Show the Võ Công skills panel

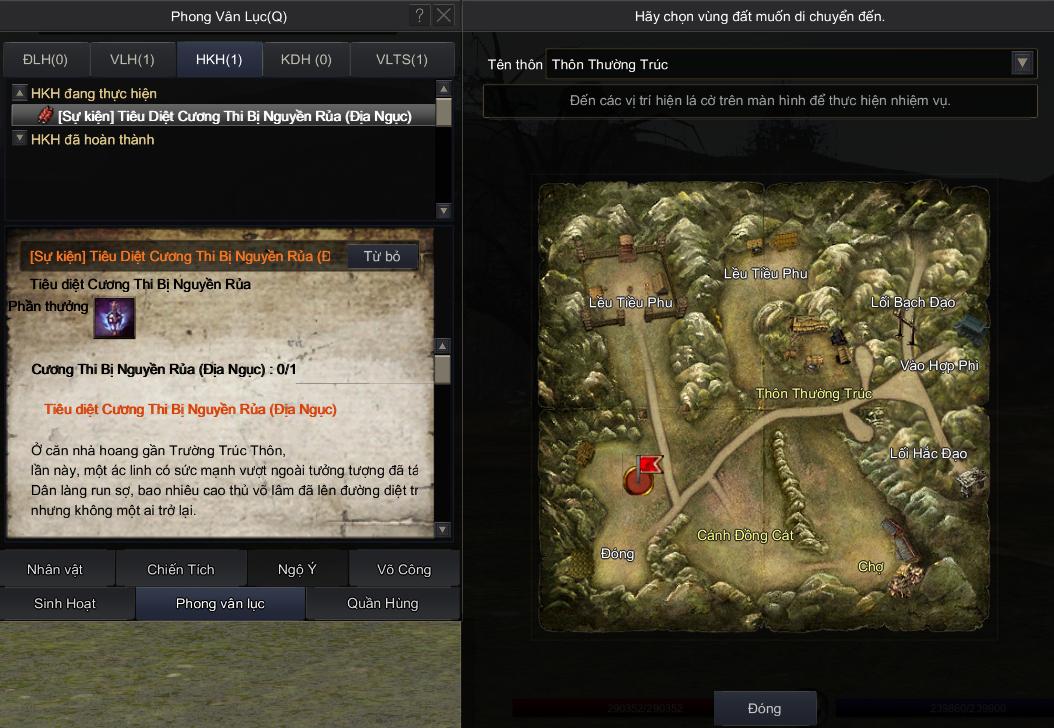click(404, 569)
